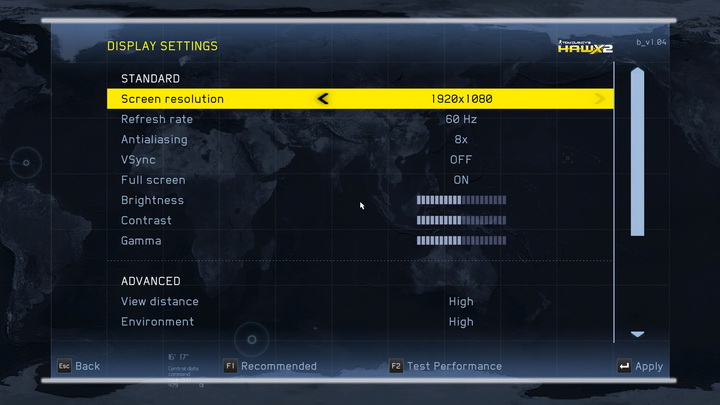Viewport: 720px width, 405px height.
Task: Go Back from display settings
Action: (78, 366)
